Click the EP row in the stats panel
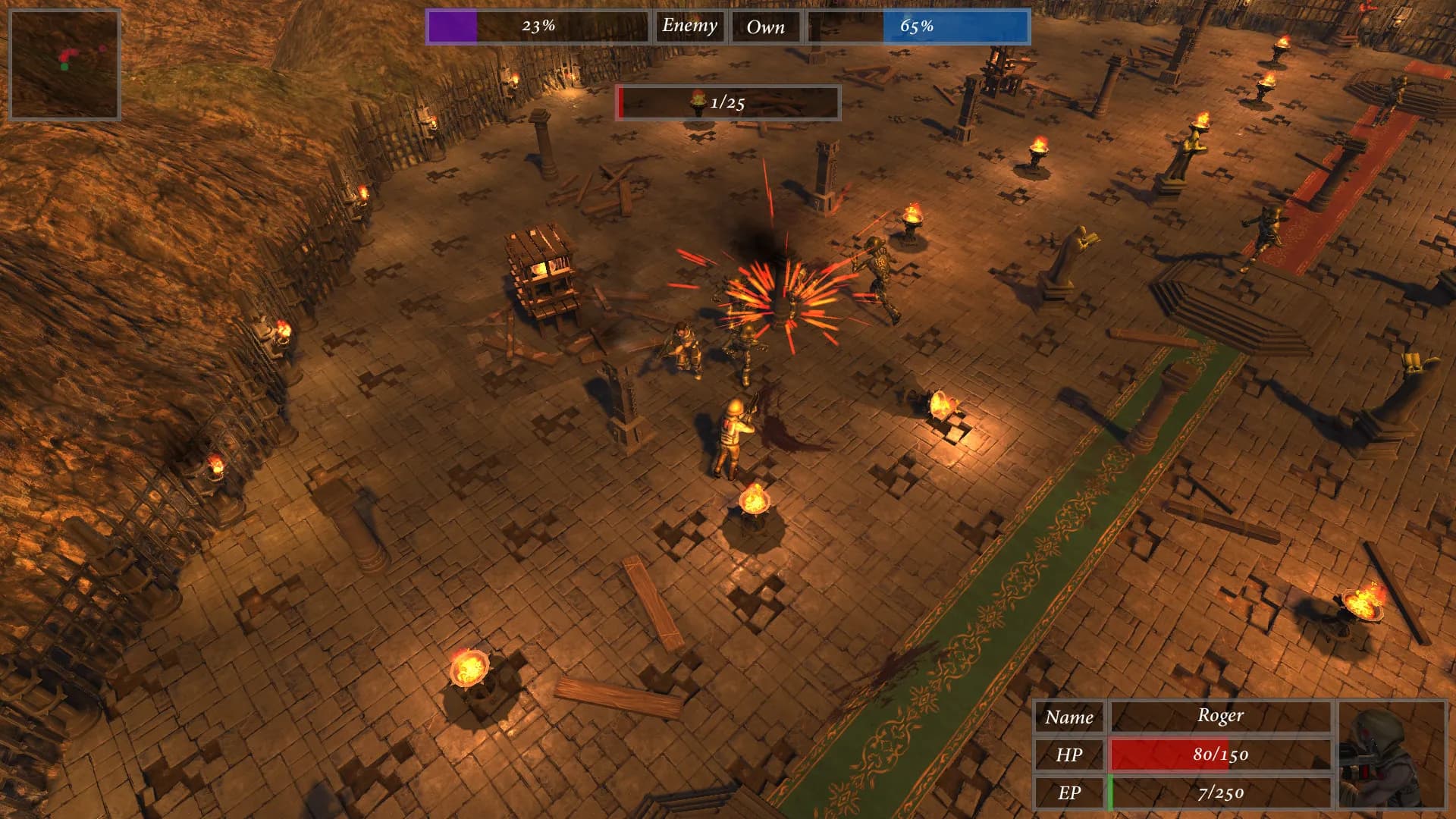 1070,793
